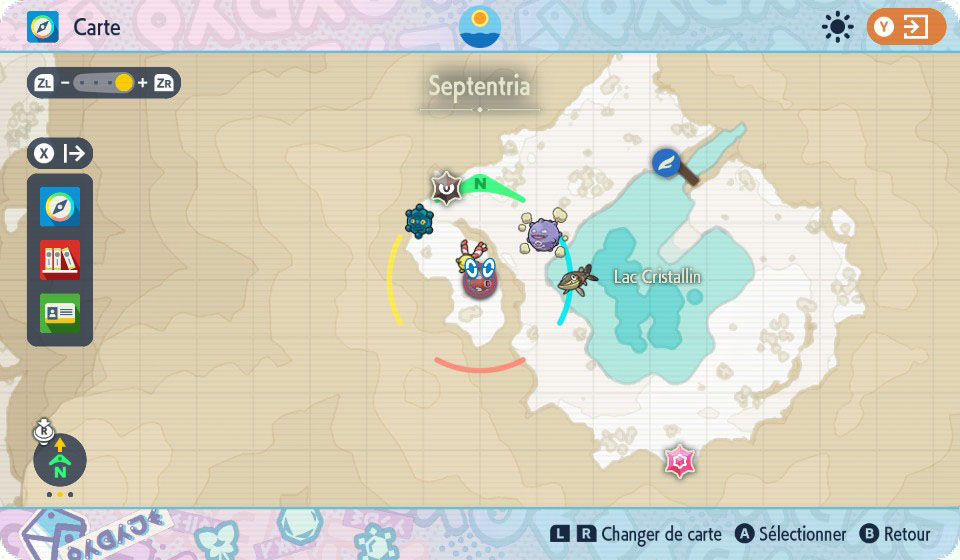The height and width of the screenshot is (560, 960).
Task: Collapse the side panel with the arrow button
Action: 60,154
